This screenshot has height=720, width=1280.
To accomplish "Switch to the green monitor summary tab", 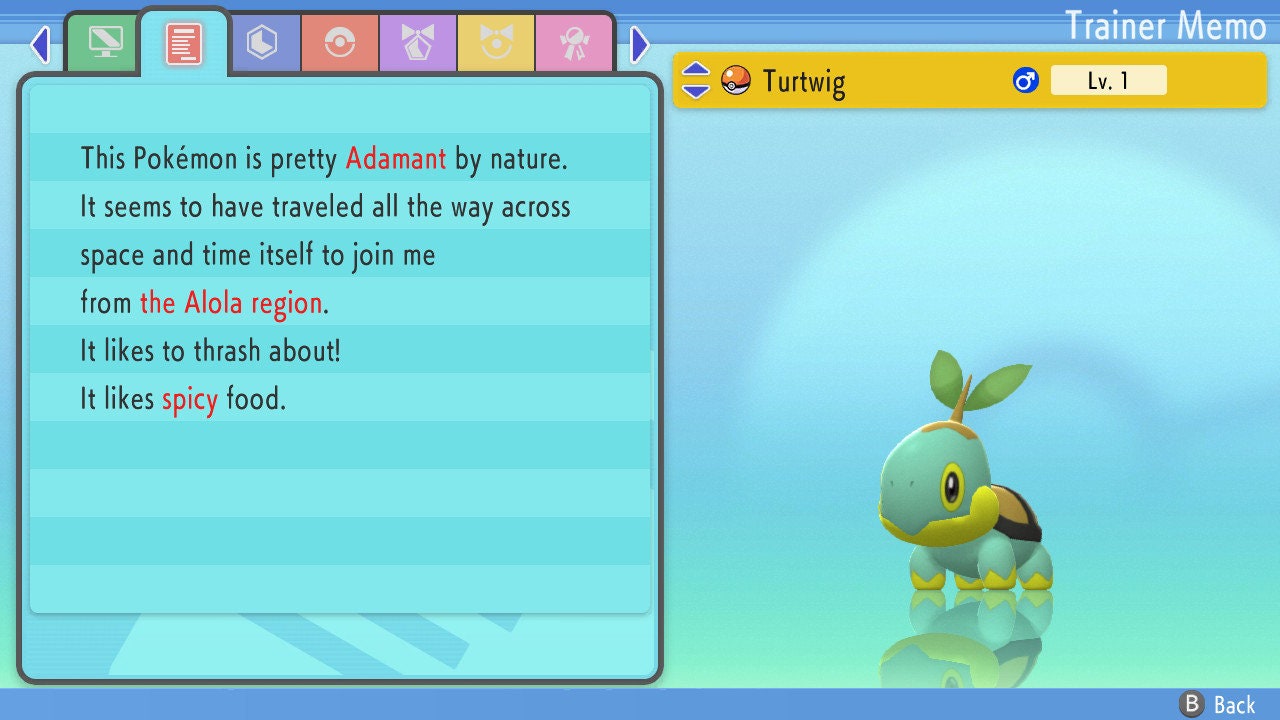I will click(x=105, y=43).
